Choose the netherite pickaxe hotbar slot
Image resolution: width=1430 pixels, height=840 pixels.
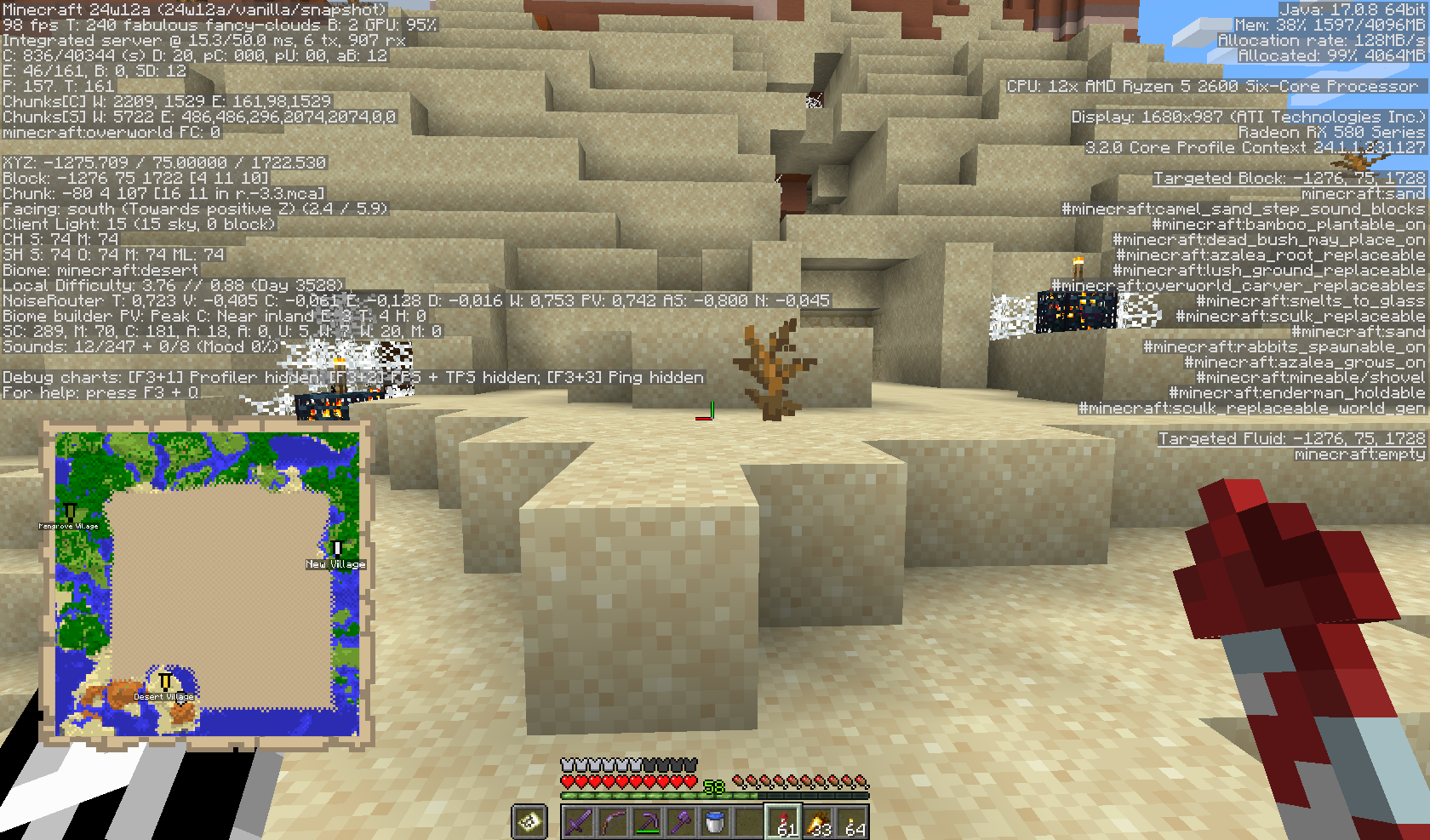point(647,822)
